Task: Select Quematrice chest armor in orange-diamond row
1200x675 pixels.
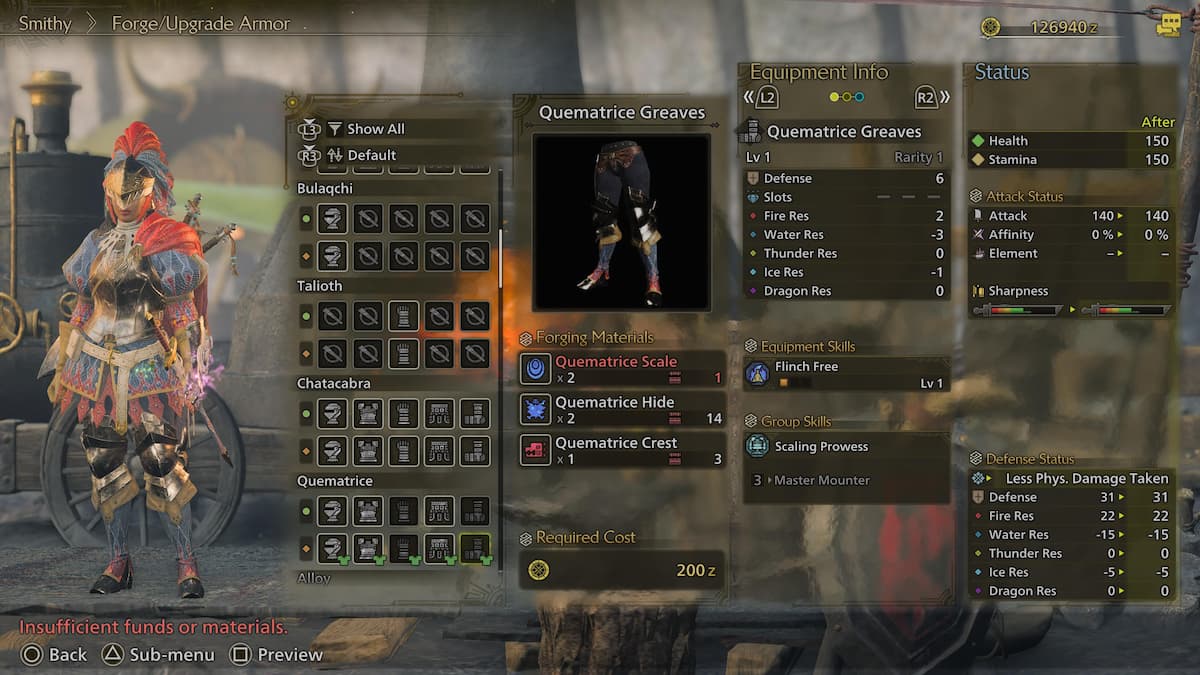Action: 368,548
